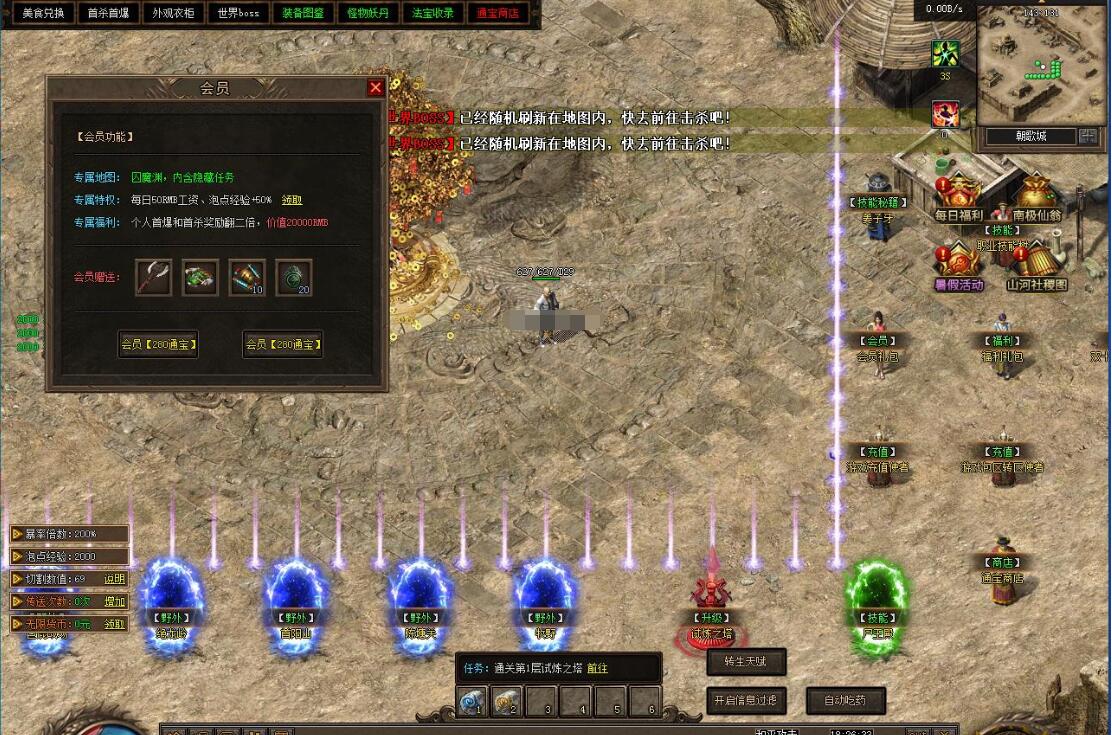Toggle the 自动吃药 auto-potion button
The width and height of the screenshot is (1112, 735).
[845, 700]
